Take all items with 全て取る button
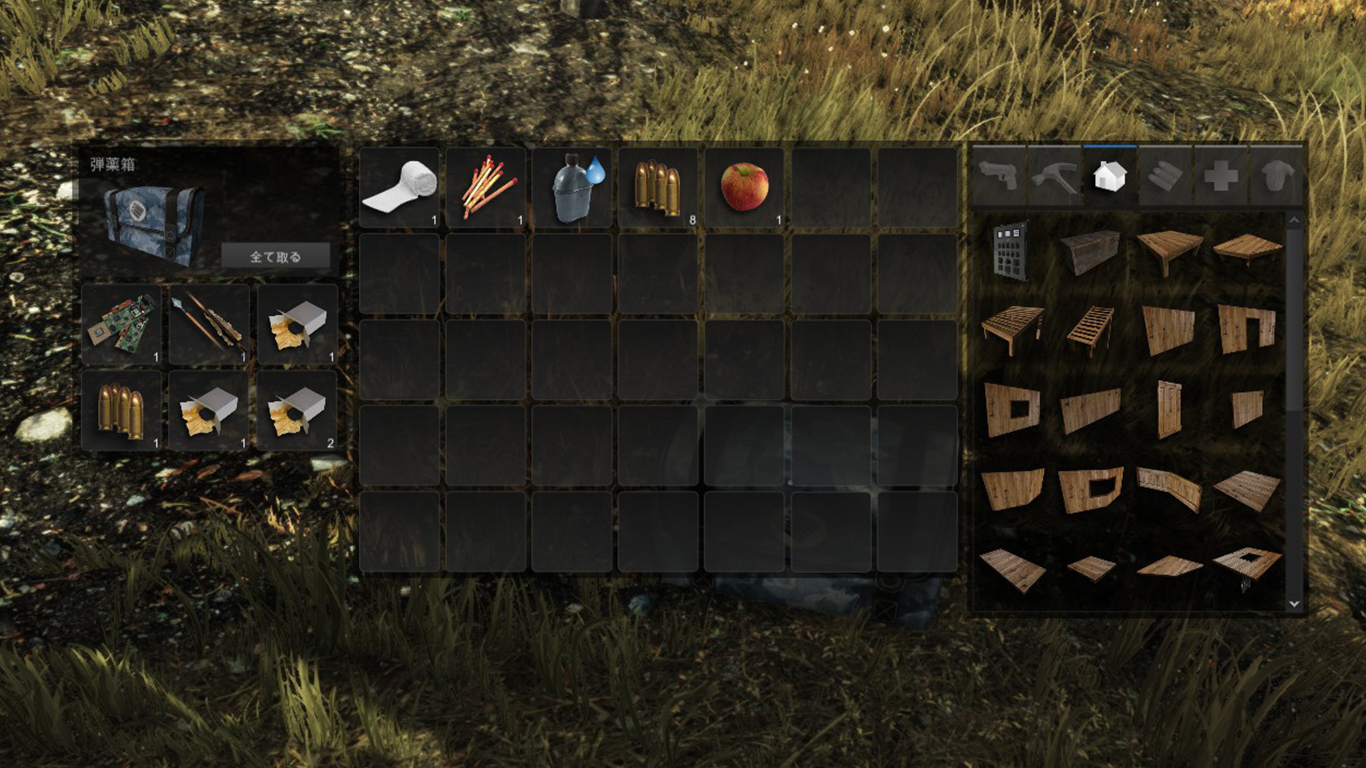Screen dimensions: 1366x768 [275, 257]
